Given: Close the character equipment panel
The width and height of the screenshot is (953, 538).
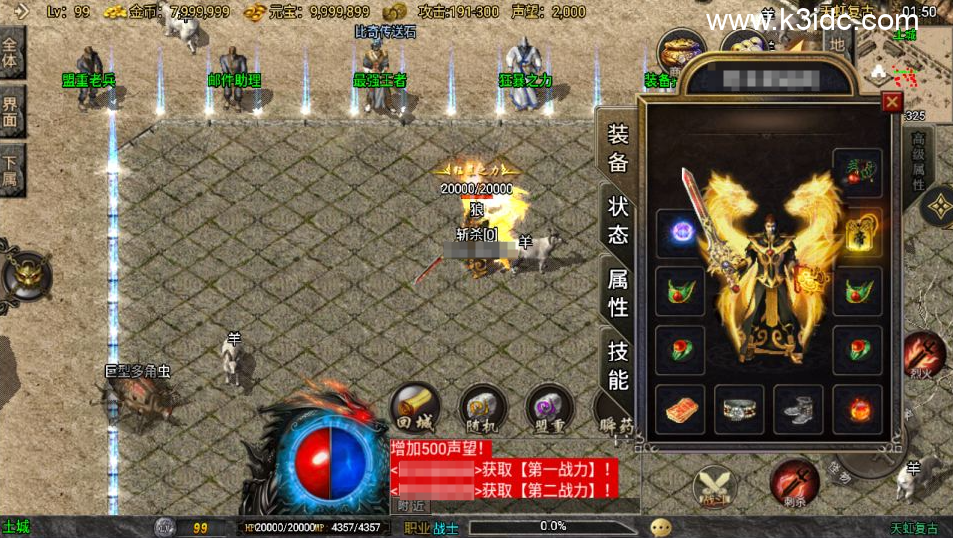Looking at the screenshot, I should point(892,102).
